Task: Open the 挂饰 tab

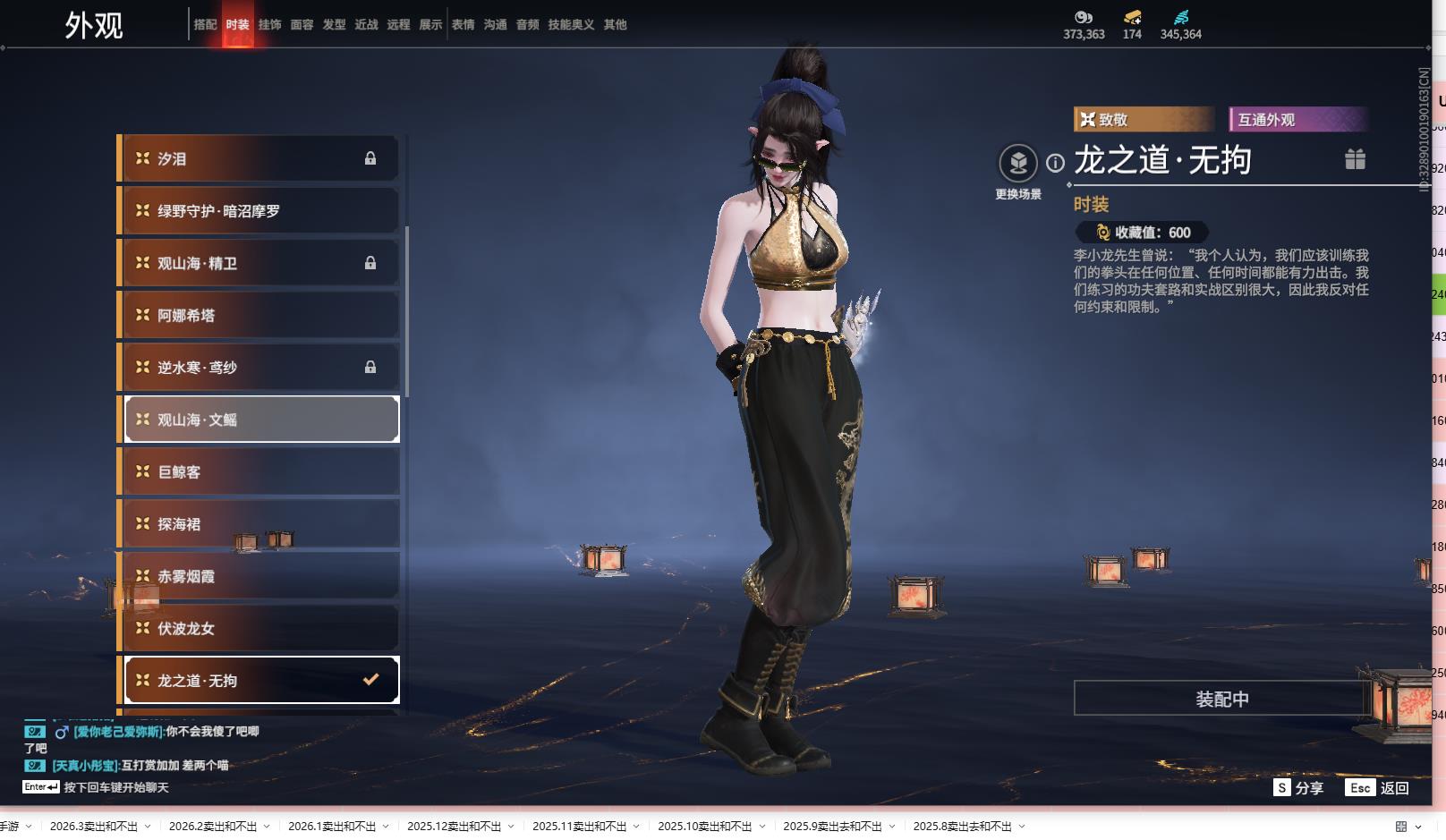Action: tap(269, 25)
